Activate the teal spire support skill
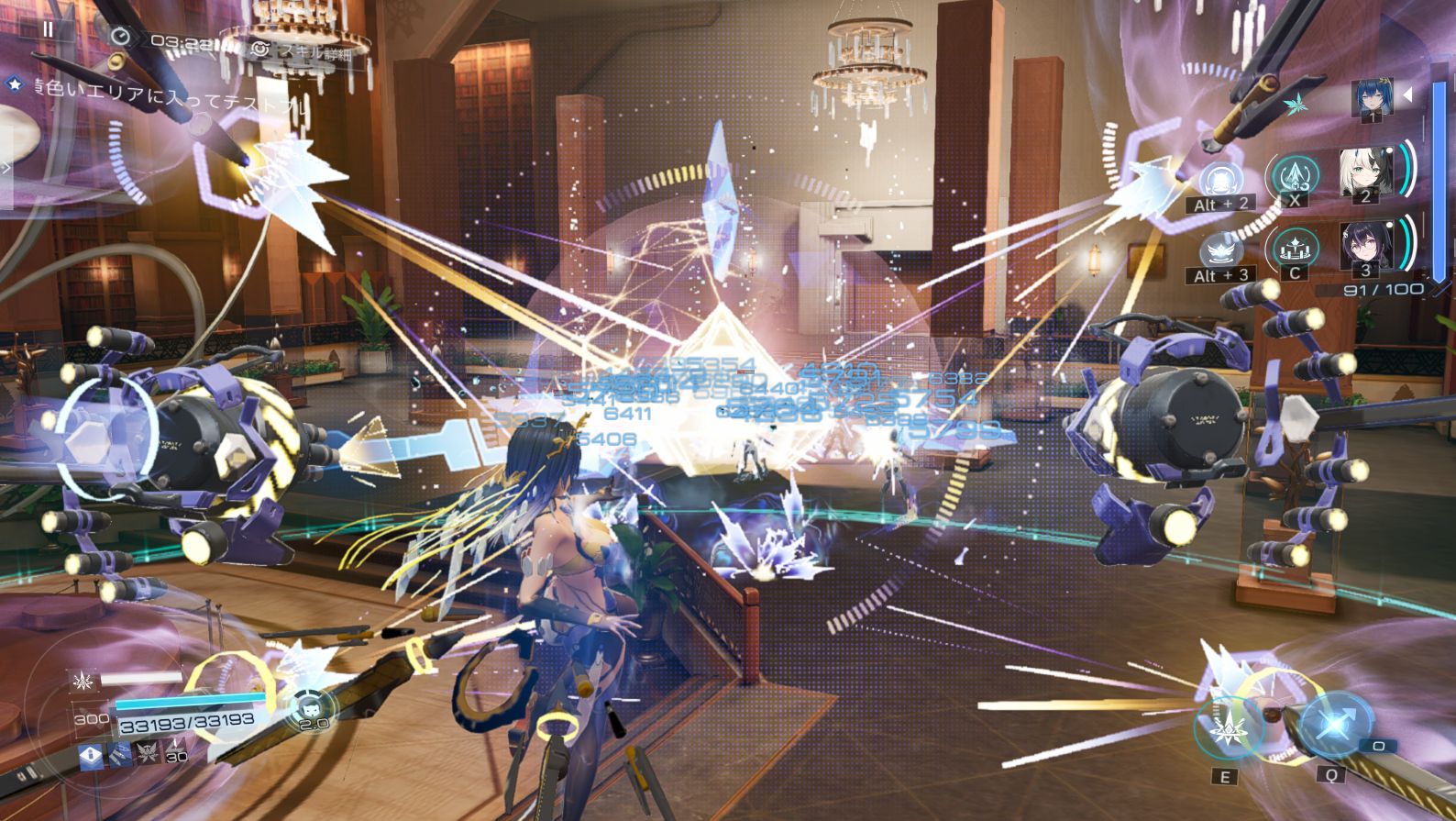The width and height of the screenshot is (1456, 821). [1294, 175]
